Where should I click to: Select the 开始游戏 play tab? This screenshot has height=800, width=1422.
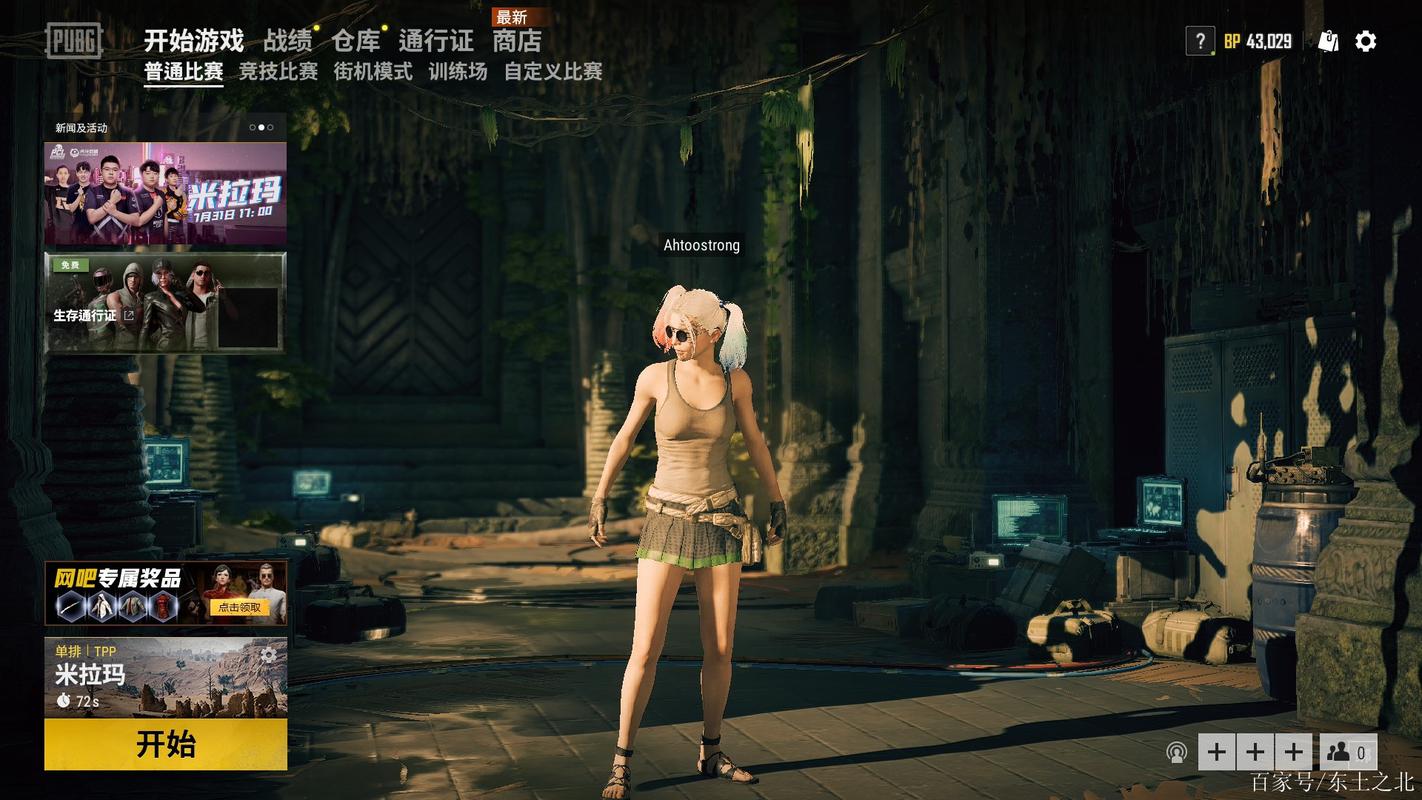[x=194, y=41]
